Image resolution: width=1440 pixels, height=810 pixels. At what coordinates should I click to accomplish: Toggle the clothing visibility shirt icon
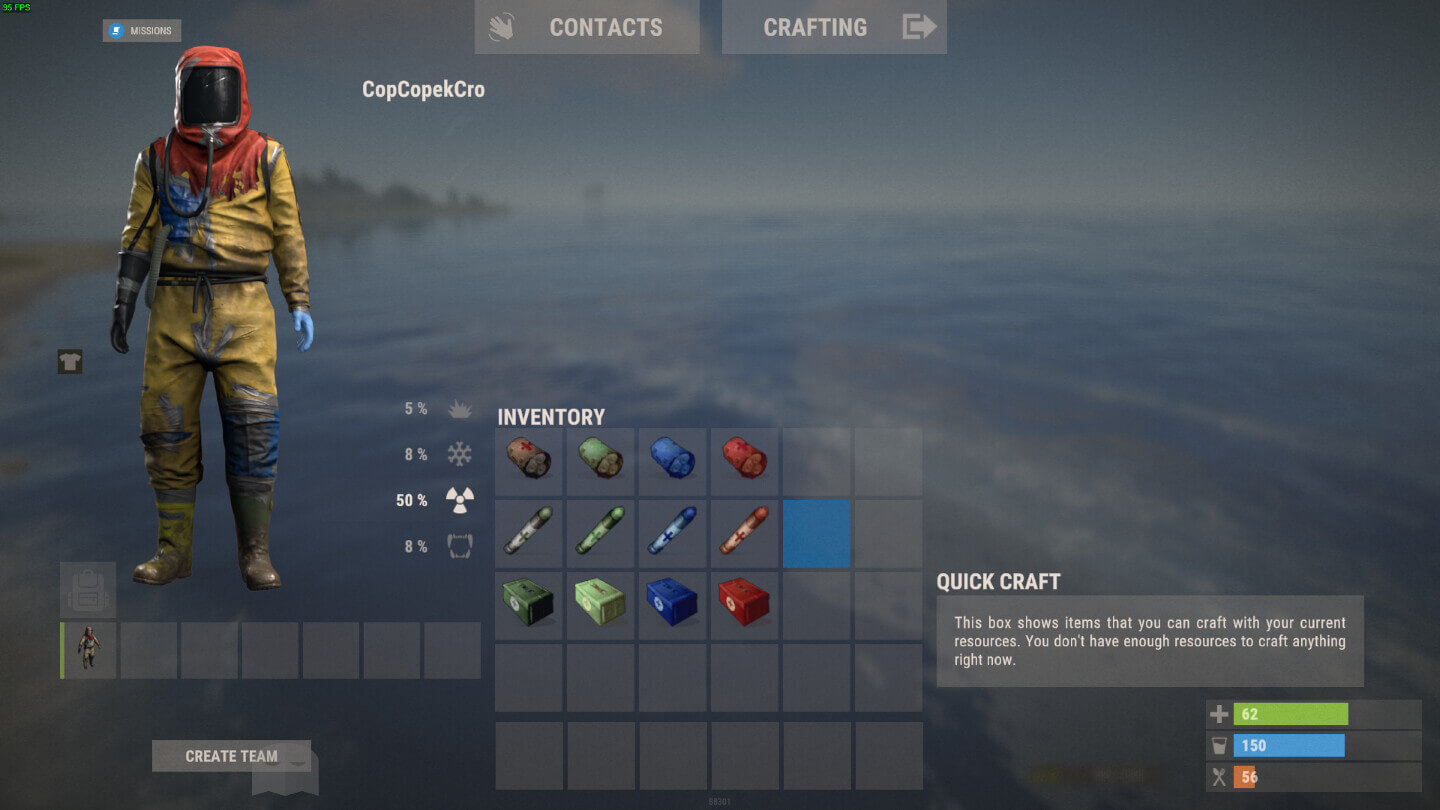[x=68, y=361]
